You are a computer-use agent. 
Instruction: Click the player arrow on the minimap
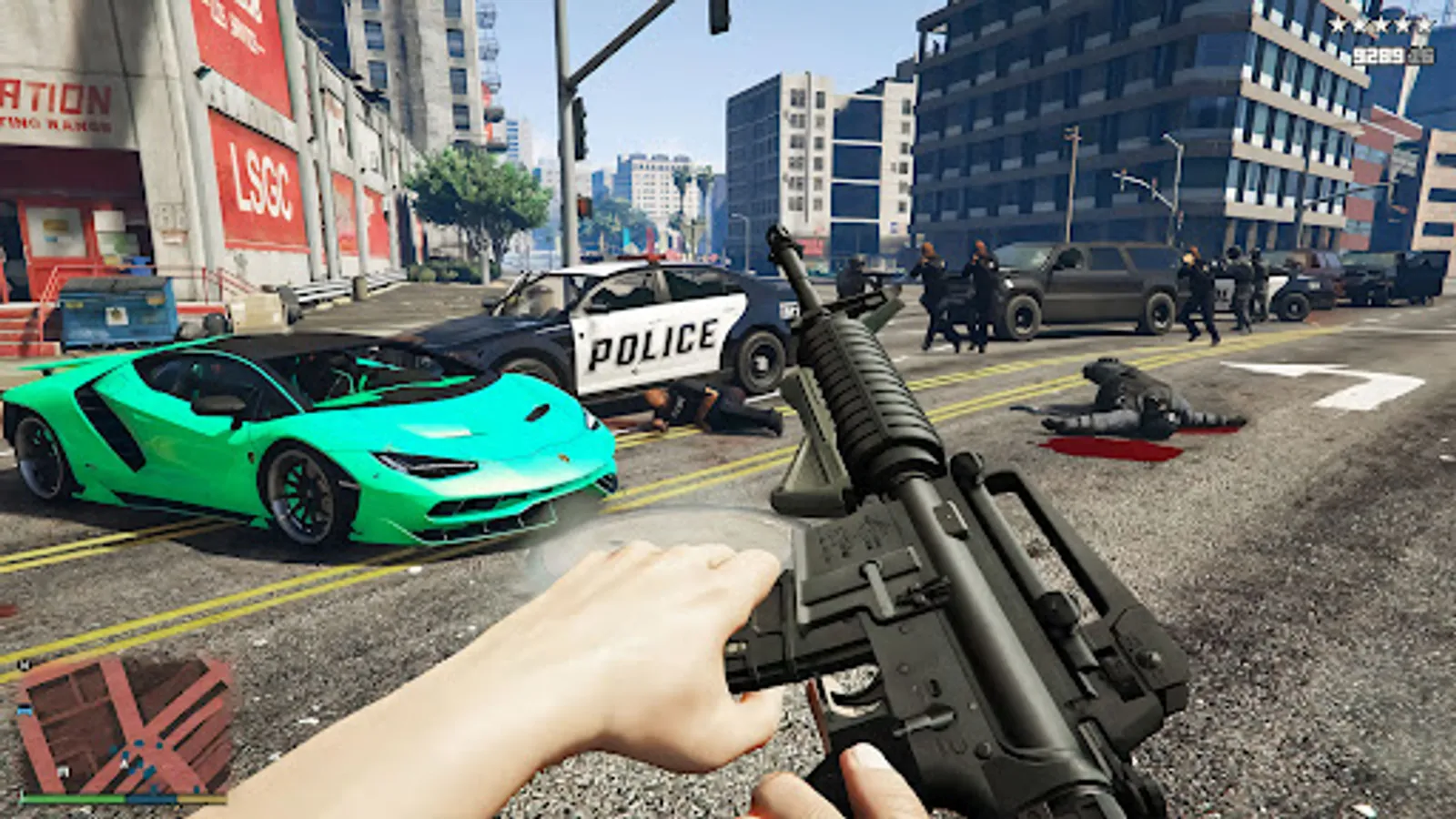(125, 763)
